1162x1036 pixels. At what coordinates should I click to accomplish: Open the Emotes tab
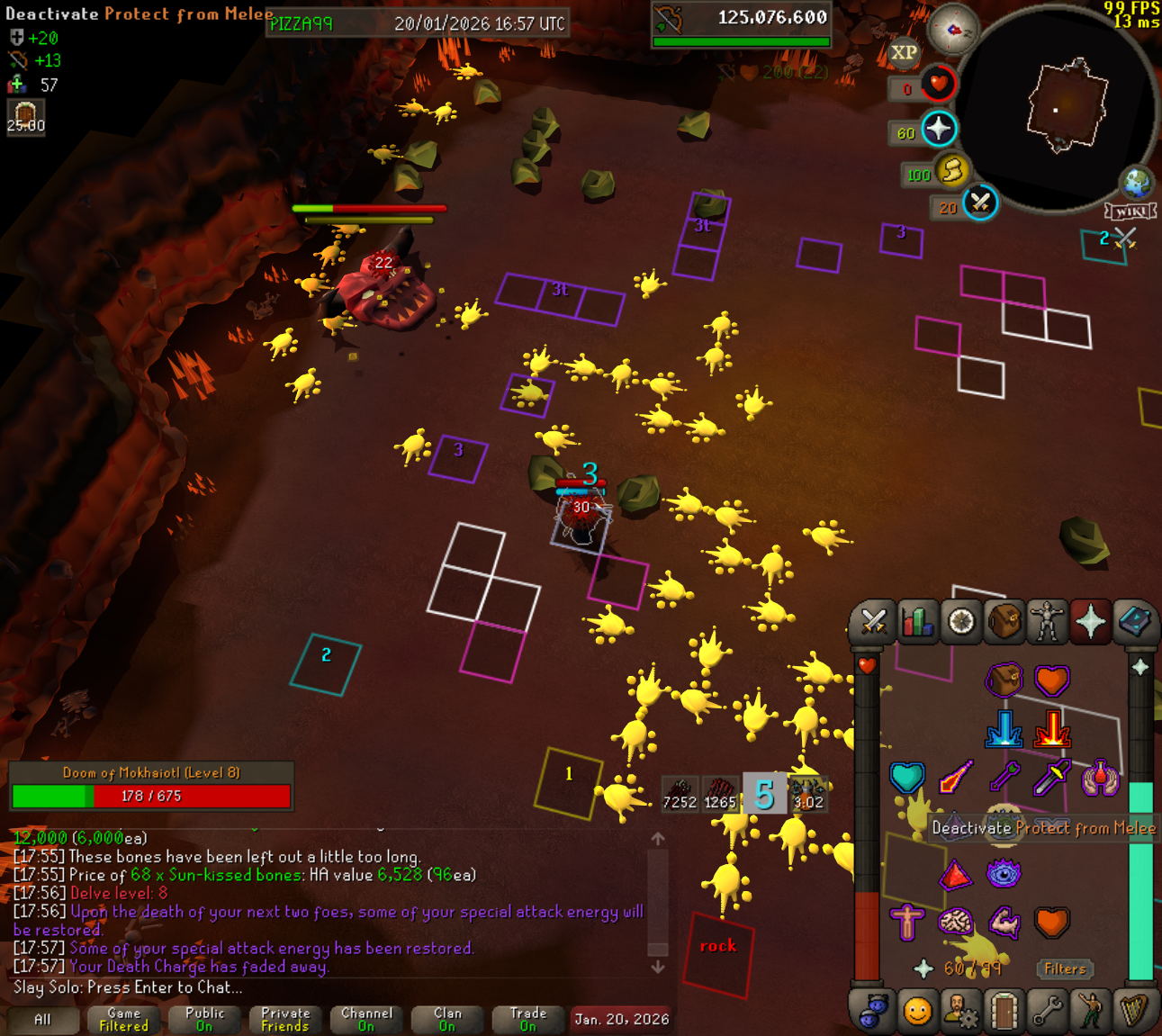click(1090, 1011)
